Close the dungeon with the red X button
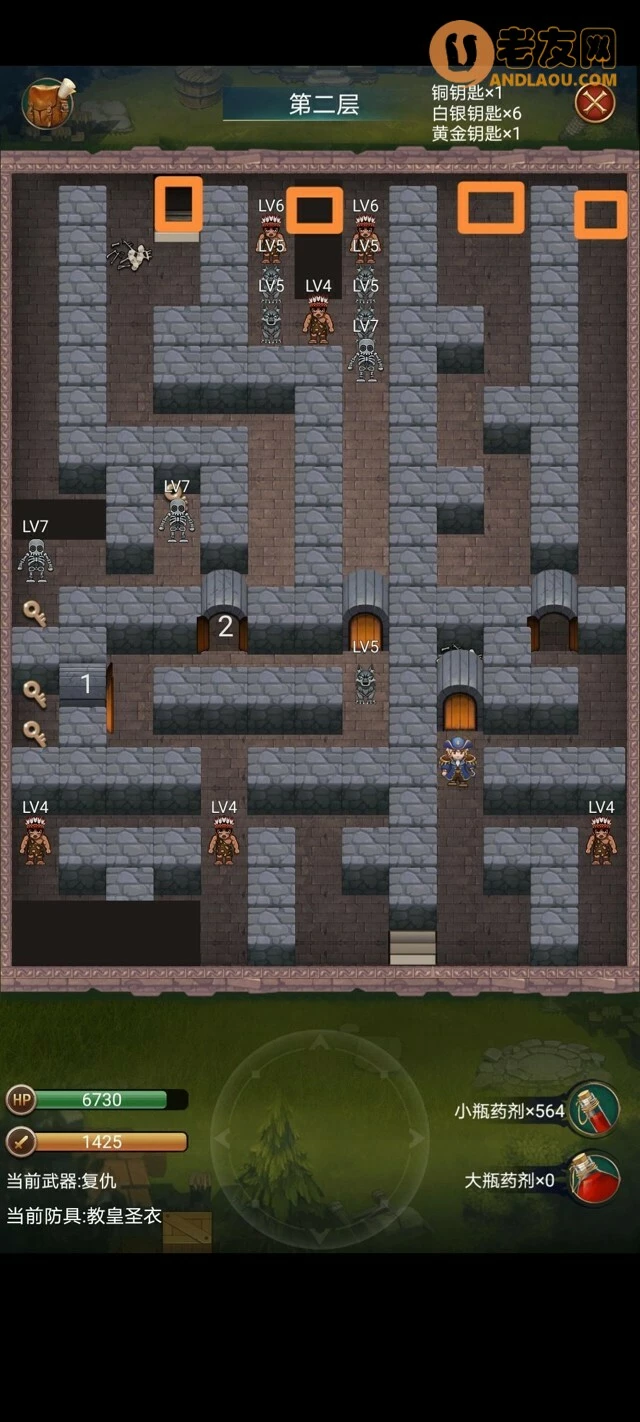 click(x=594, y=102)
